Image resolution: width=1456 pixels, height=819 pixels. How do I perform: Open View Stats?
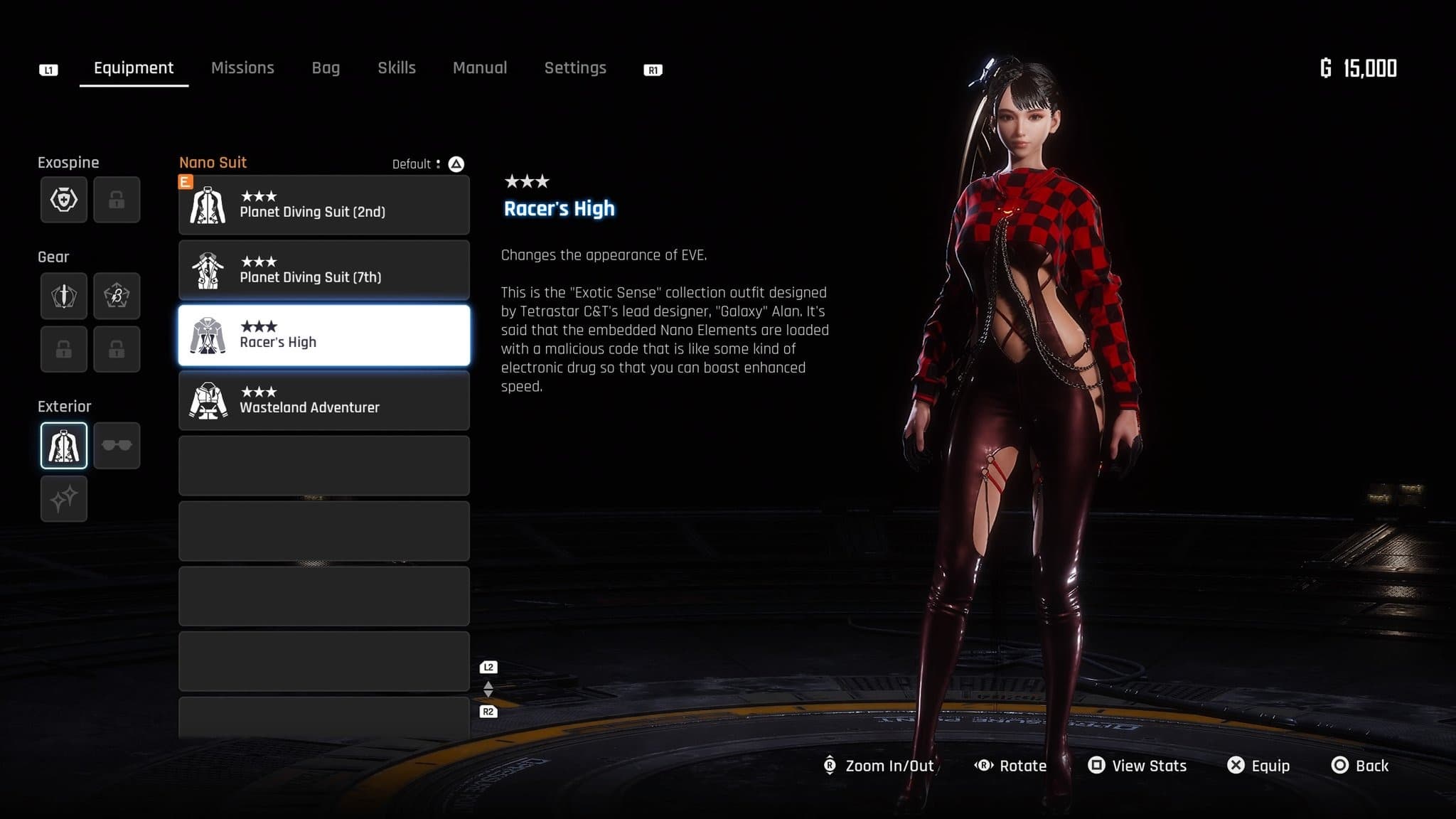click(1137, 766)
